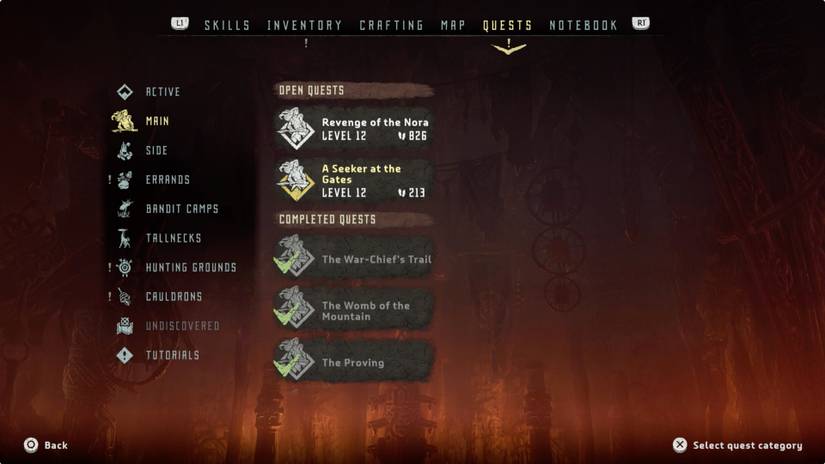Open the Tutorials category
Viewport: 825px width, 464px height.
[x=172, y=355]
